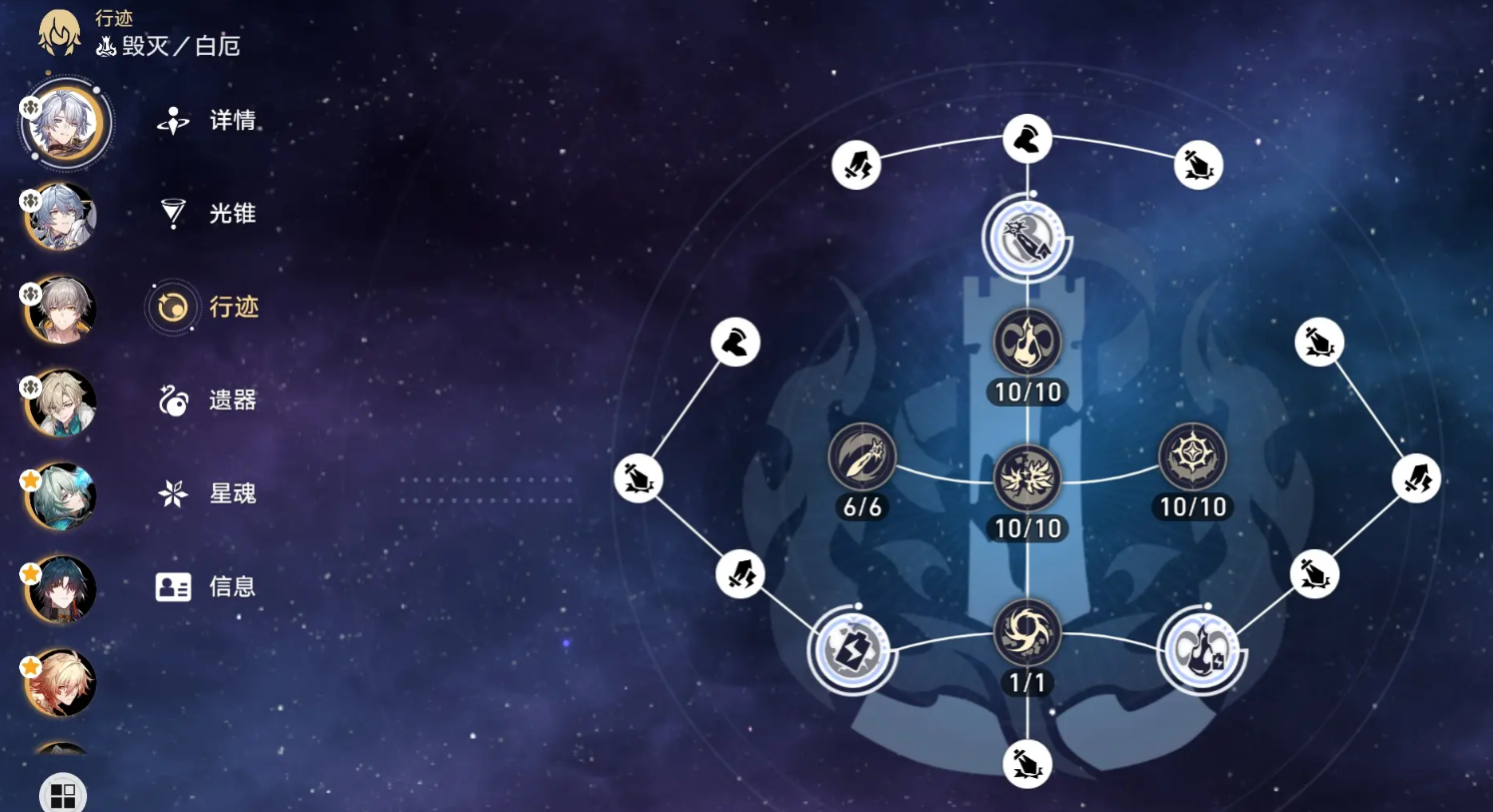The height and width of the screenshot is (812, 1493).
Task: Select the energy battery major trace node
Action: tap(851, 651)
